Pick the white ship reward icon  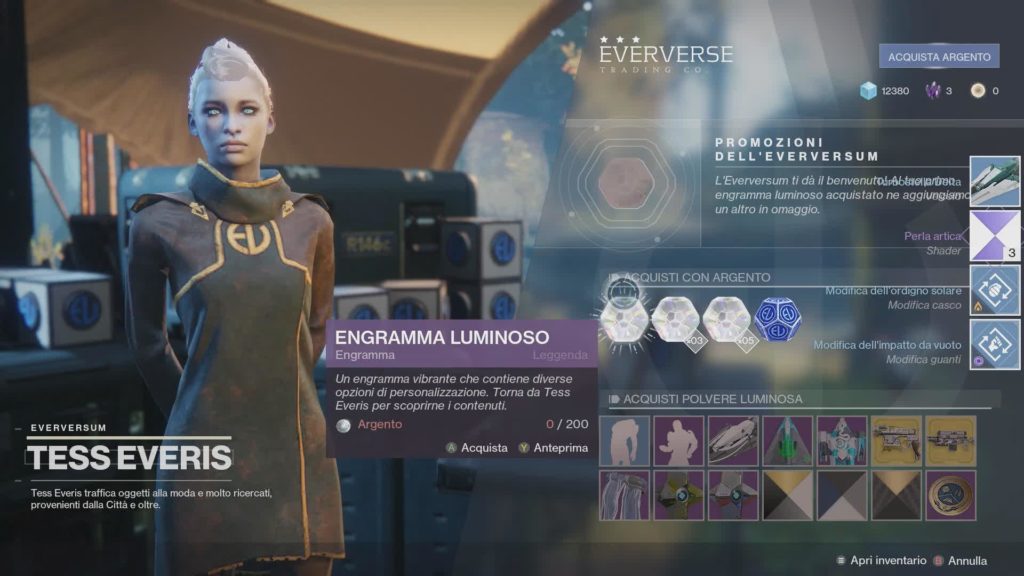coord(994,181)
